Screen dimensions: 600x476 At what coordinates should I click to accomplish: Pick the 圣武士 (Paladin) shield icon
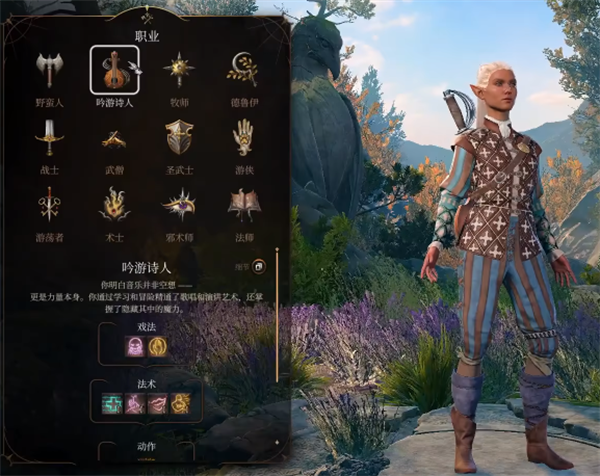179,137
